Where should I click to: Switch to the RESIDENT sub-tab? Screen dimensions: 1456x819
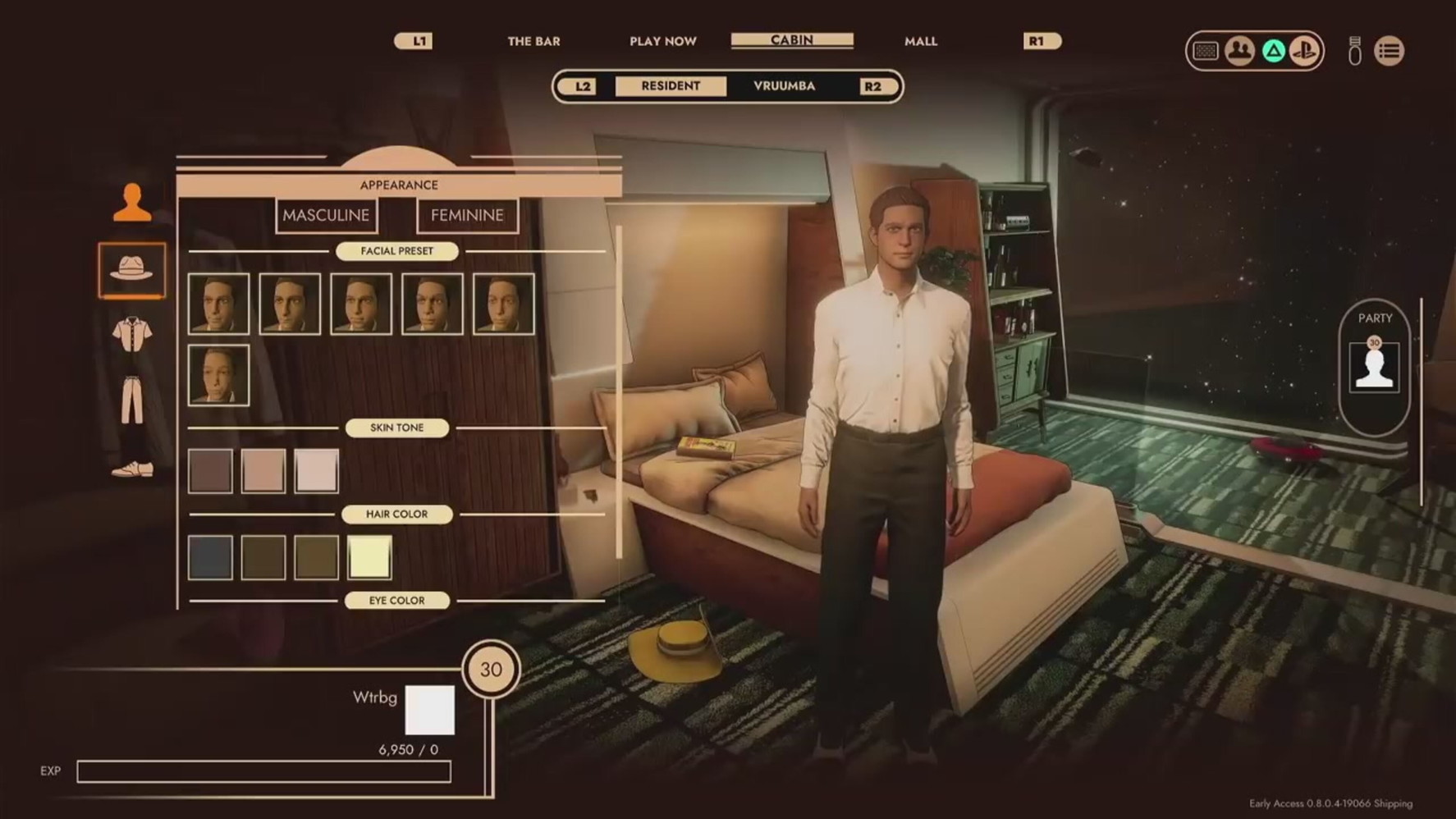tap(670, 85)
